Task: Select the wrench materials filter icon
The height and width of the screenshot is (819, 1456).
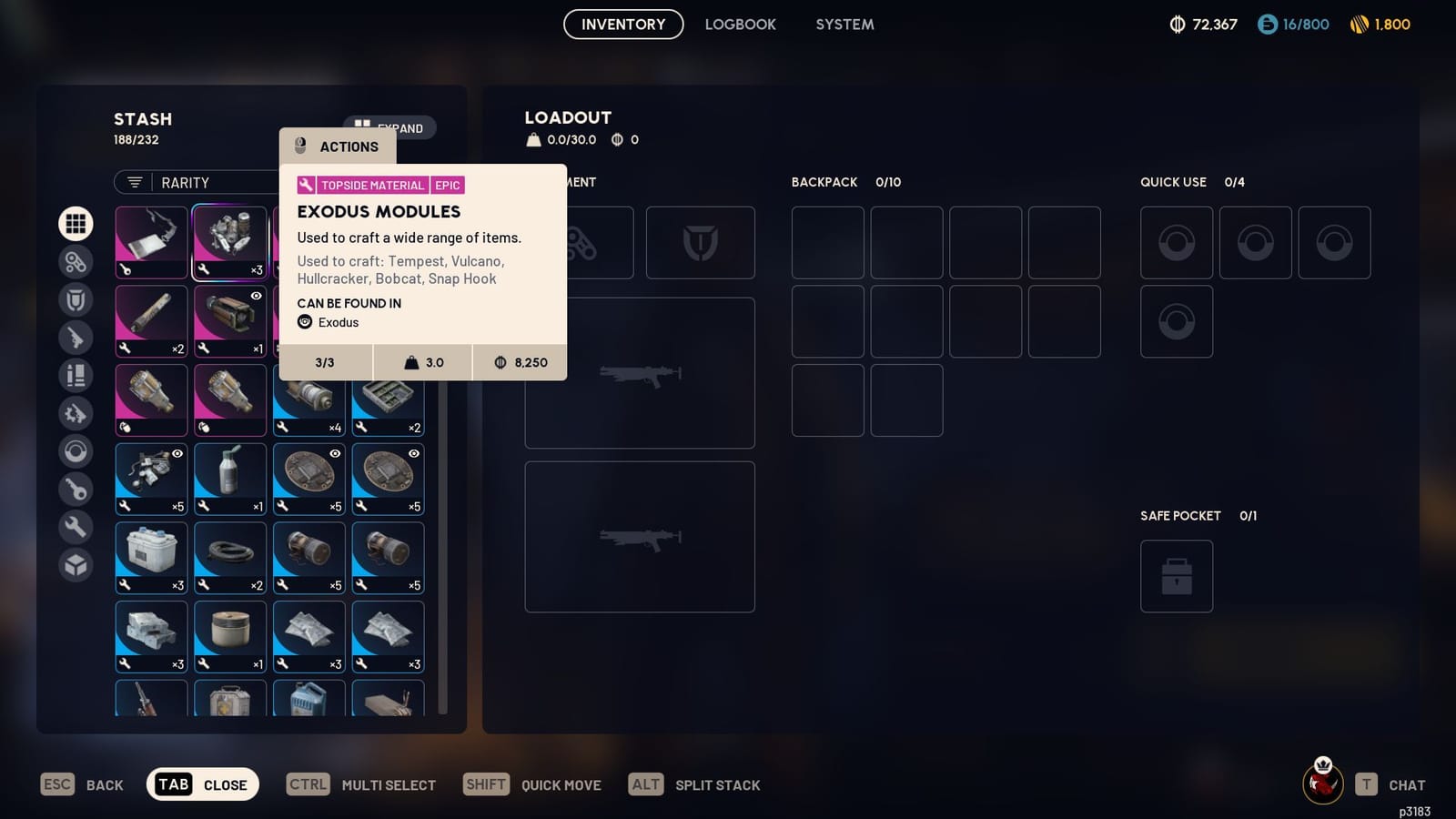Action: [76, 527]
